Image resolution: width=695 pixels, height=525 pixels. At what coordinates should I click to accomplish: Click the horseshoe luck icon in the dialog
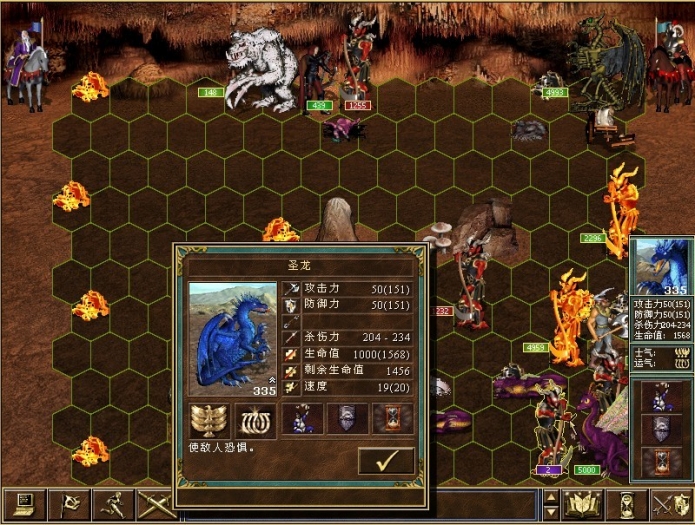[x=255, y=420]
